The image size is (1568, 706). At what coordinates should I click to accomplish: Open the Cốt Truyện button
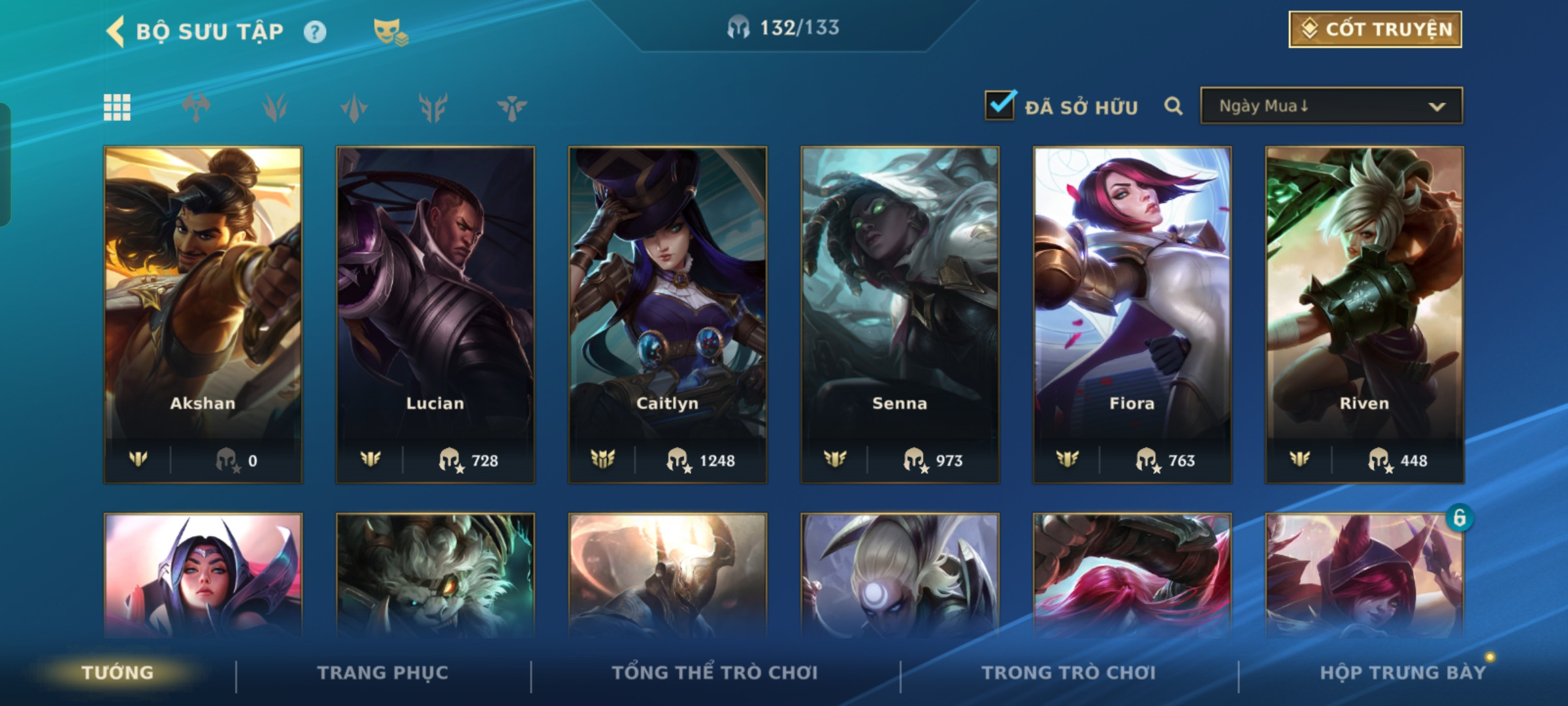pyautogui.click(x=1375, y=29)
